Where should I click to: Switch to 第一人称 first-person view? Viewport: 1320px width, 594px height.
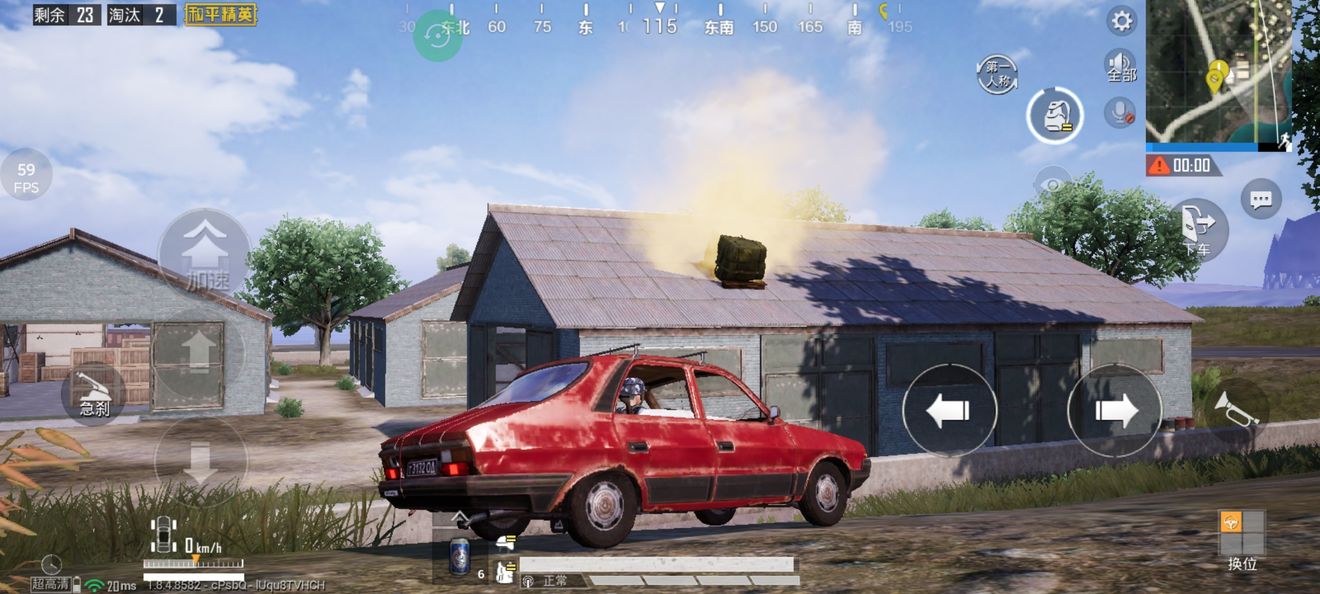click(999, 75)
